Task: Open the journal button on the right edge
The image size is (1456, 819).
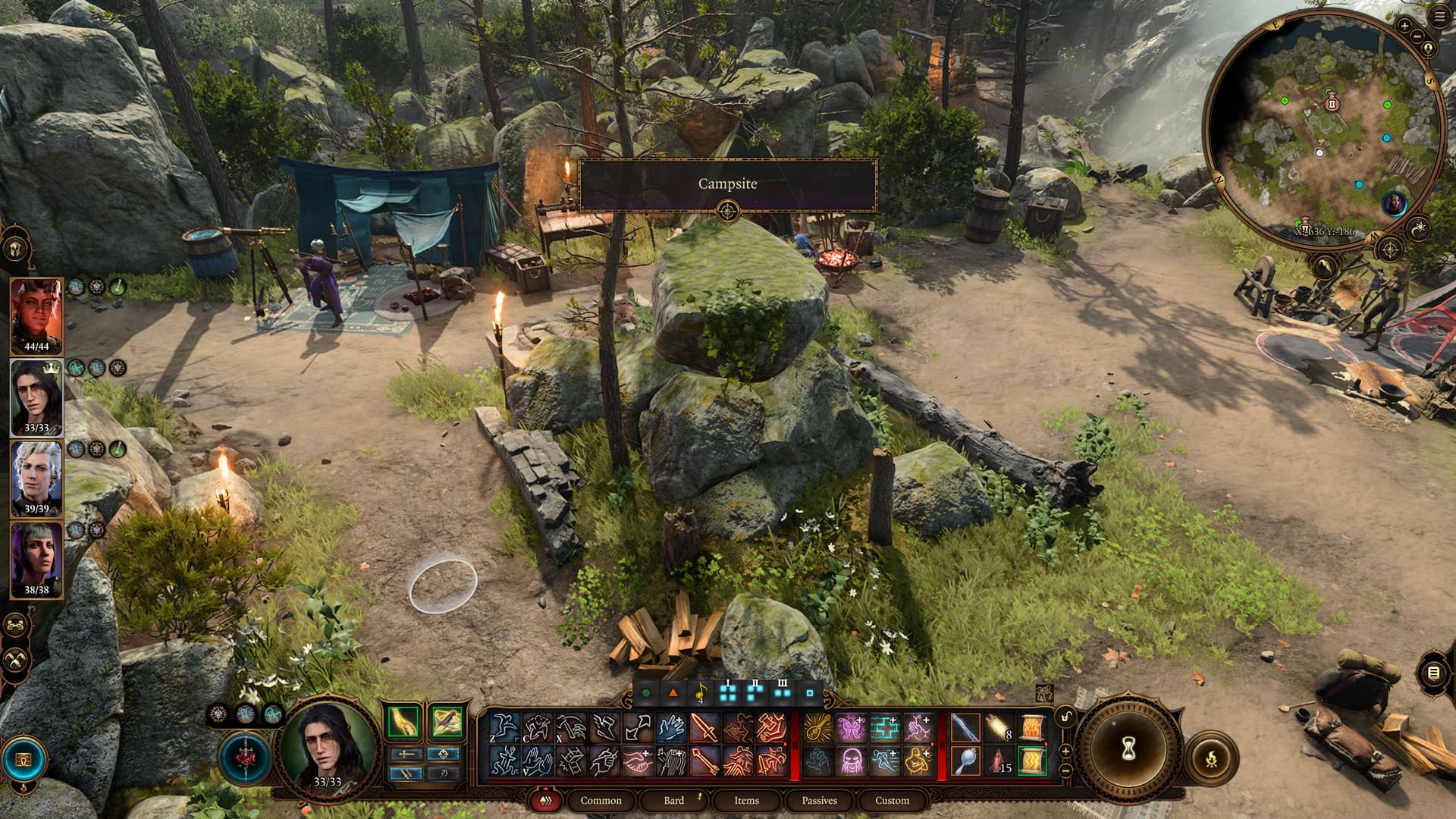Action: pyautogui.click(x=1433, y=673)
